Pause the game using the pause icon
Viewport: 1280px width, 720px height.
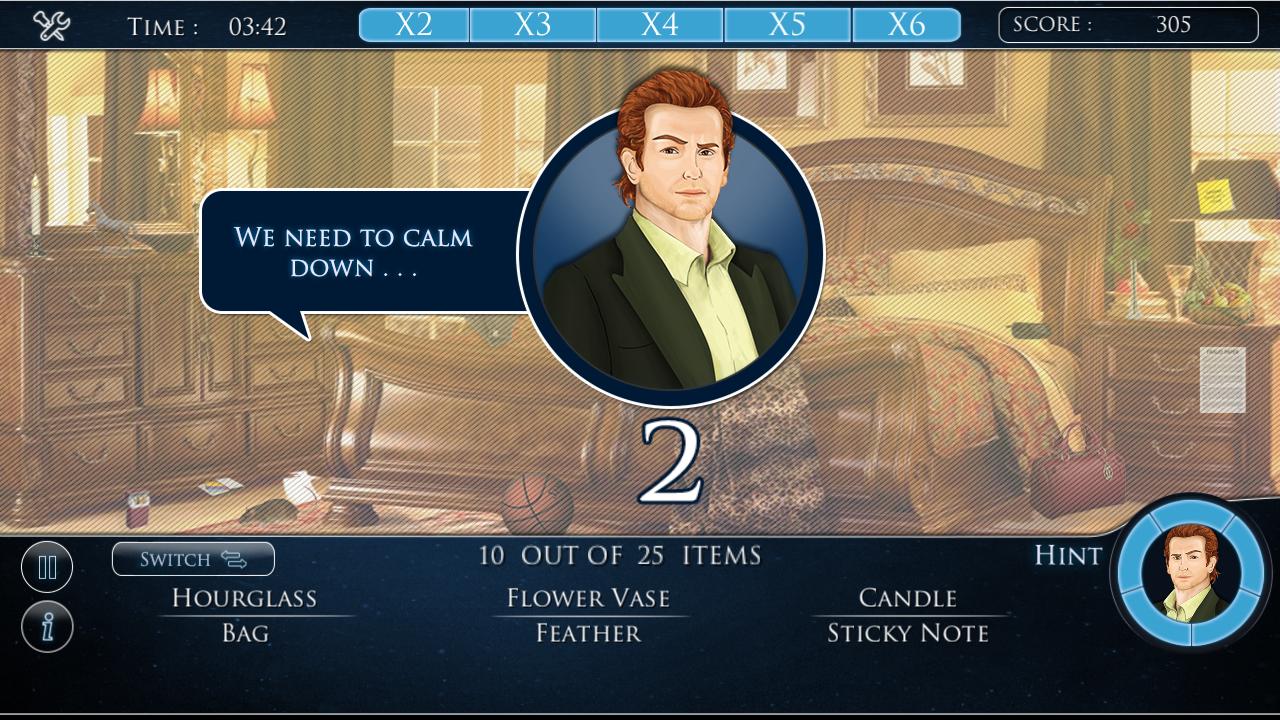click(47, 566)
